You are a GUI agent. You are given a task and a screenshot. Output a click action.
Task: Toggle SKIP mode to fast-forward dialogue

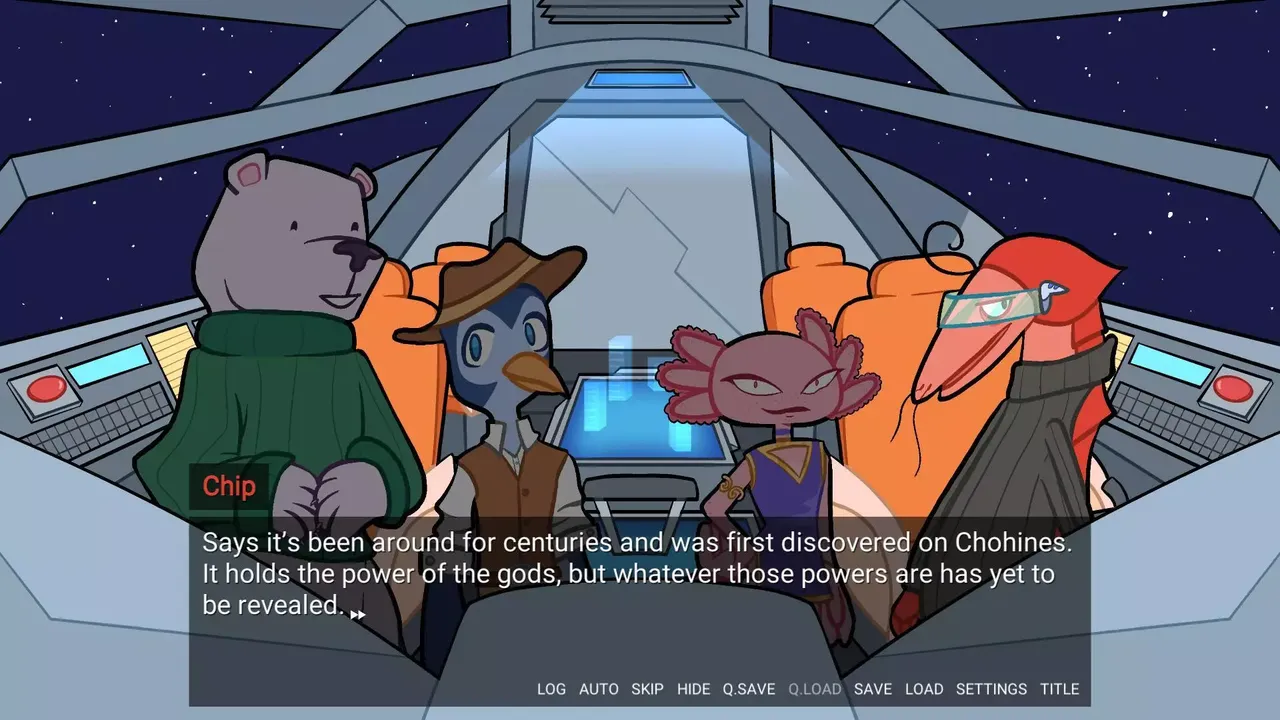coord(648,689)
